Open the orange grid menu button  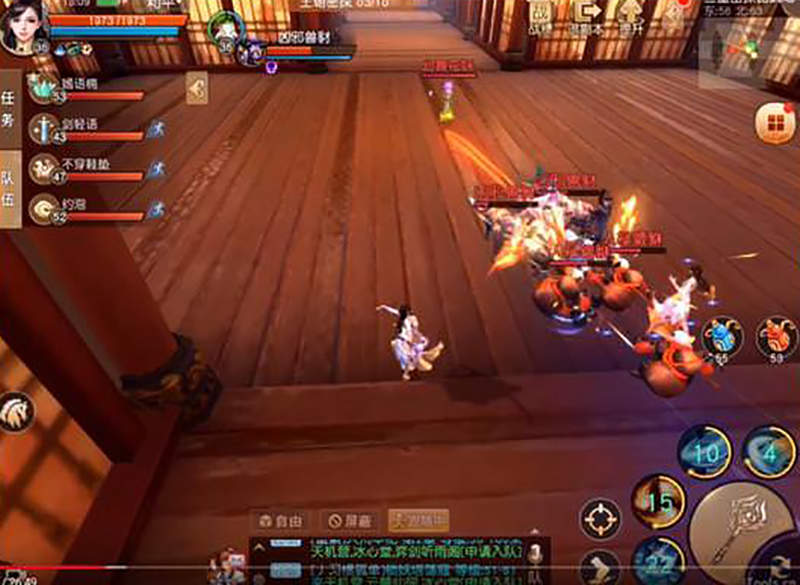coord(771,124)
